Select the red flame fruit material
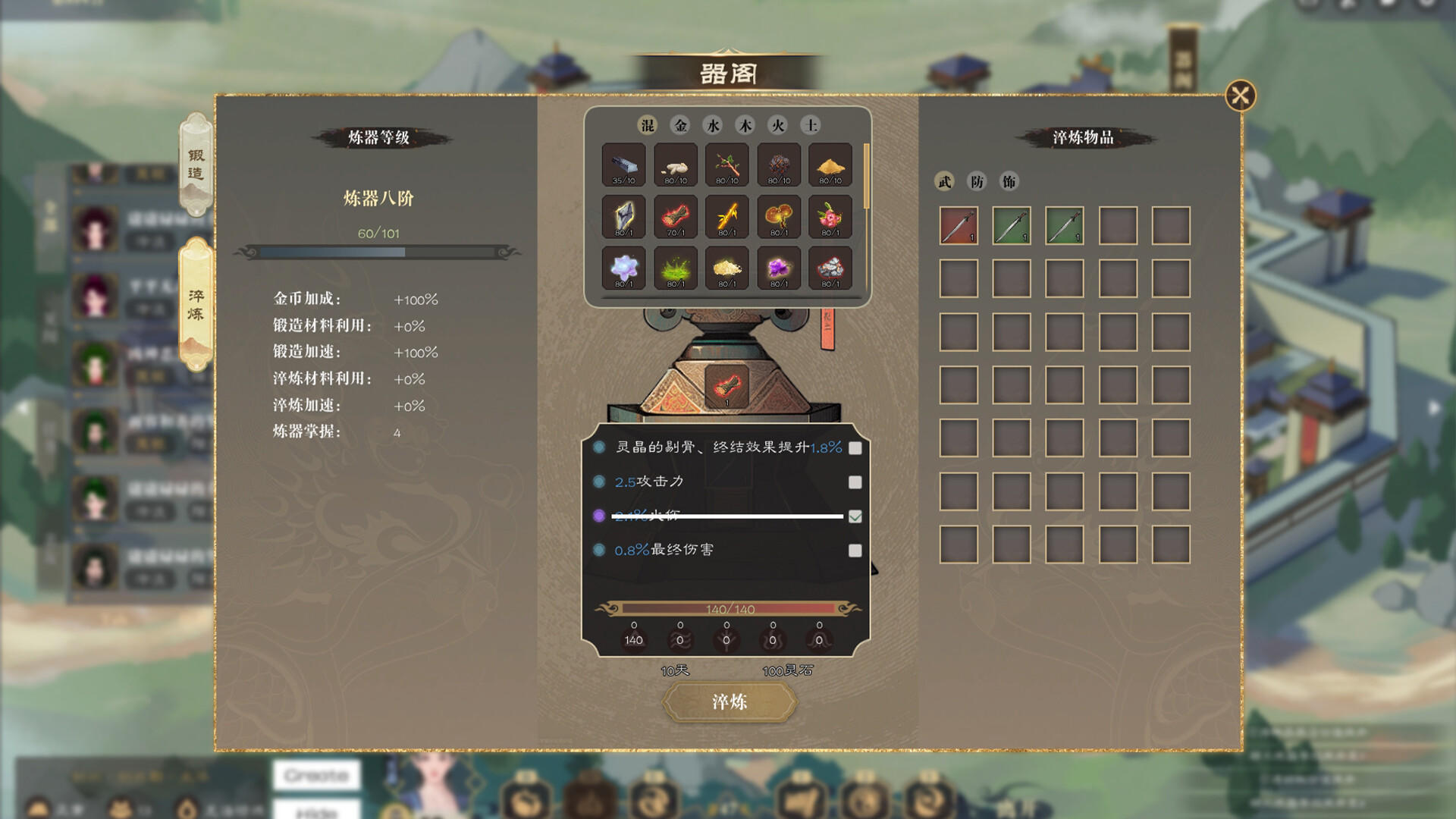This screenshot has width=1456, height=819. [x=675, y=216]
